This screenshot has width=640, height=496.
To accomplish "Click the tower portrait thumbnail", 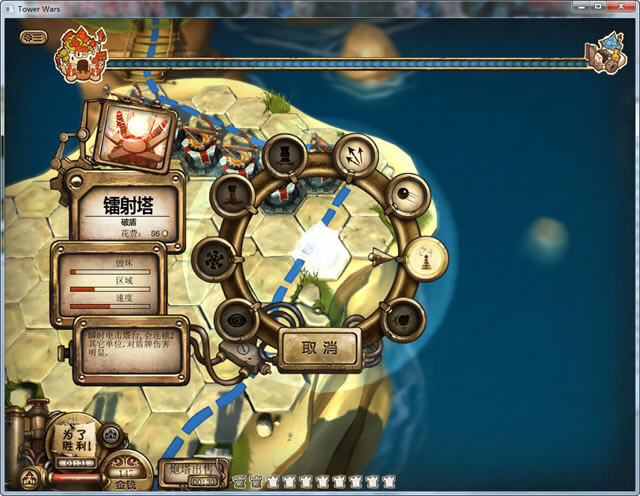I will (x=139, y=135).
